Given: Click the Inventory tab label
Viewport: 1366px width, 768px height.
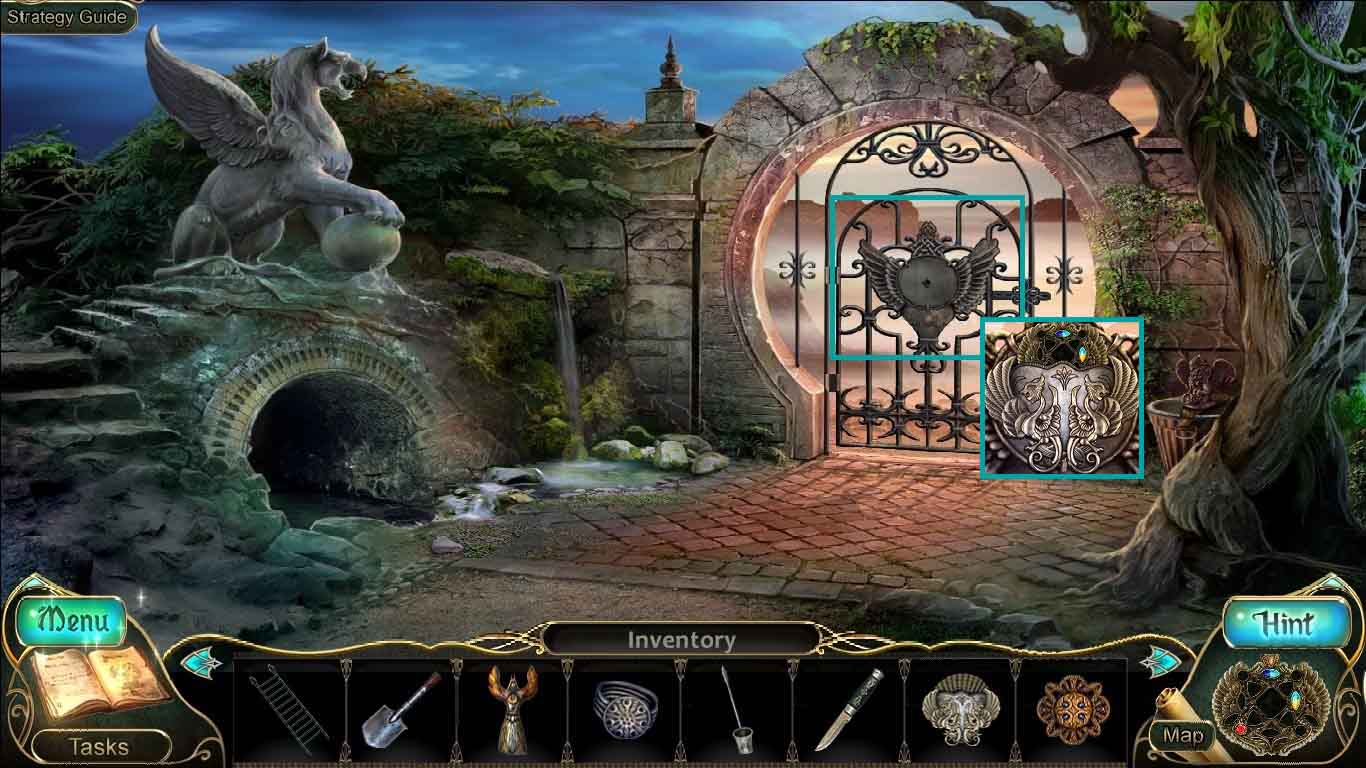Looking at the screenshot, I should click(x=683, y=637).
